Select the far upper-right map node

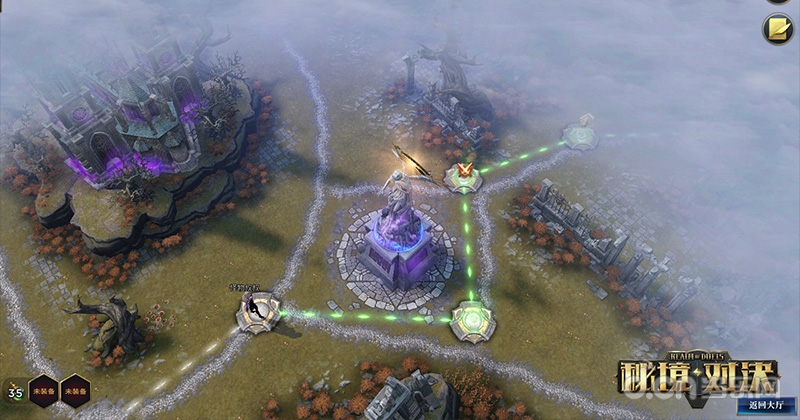[580, 134]
